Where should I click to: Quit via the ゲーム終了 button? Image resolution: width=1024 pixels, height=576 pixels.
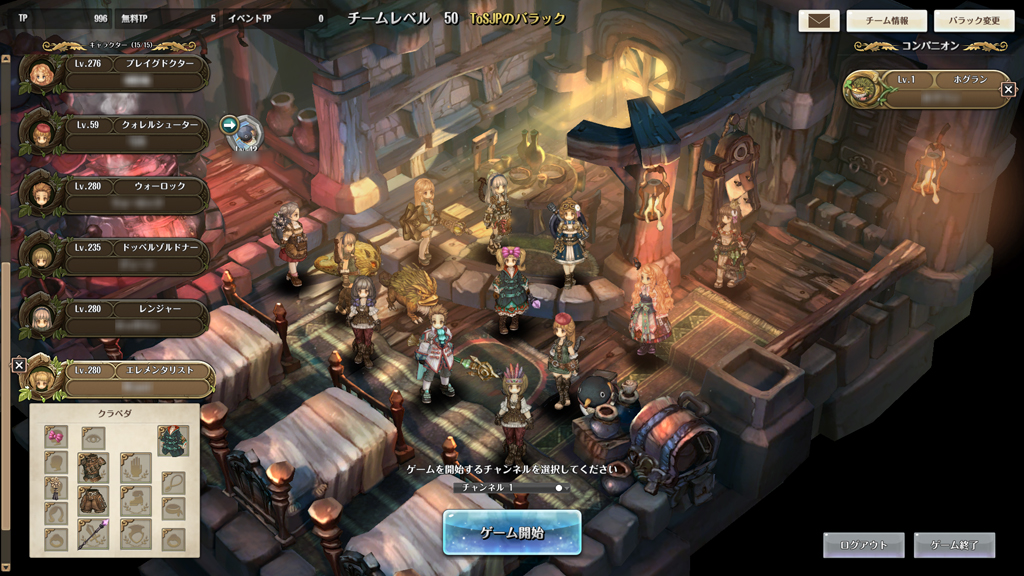coord(954,545)
